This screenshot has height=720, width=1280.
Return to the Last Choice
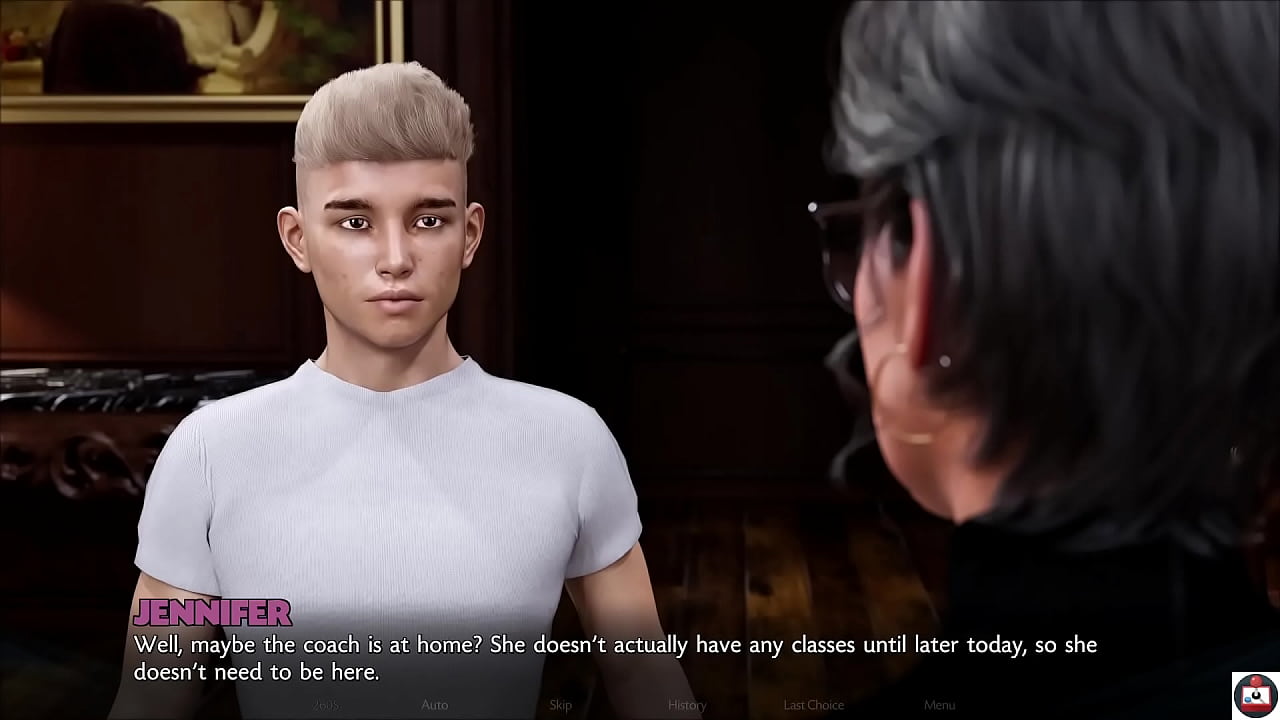(x=813, y=705)
